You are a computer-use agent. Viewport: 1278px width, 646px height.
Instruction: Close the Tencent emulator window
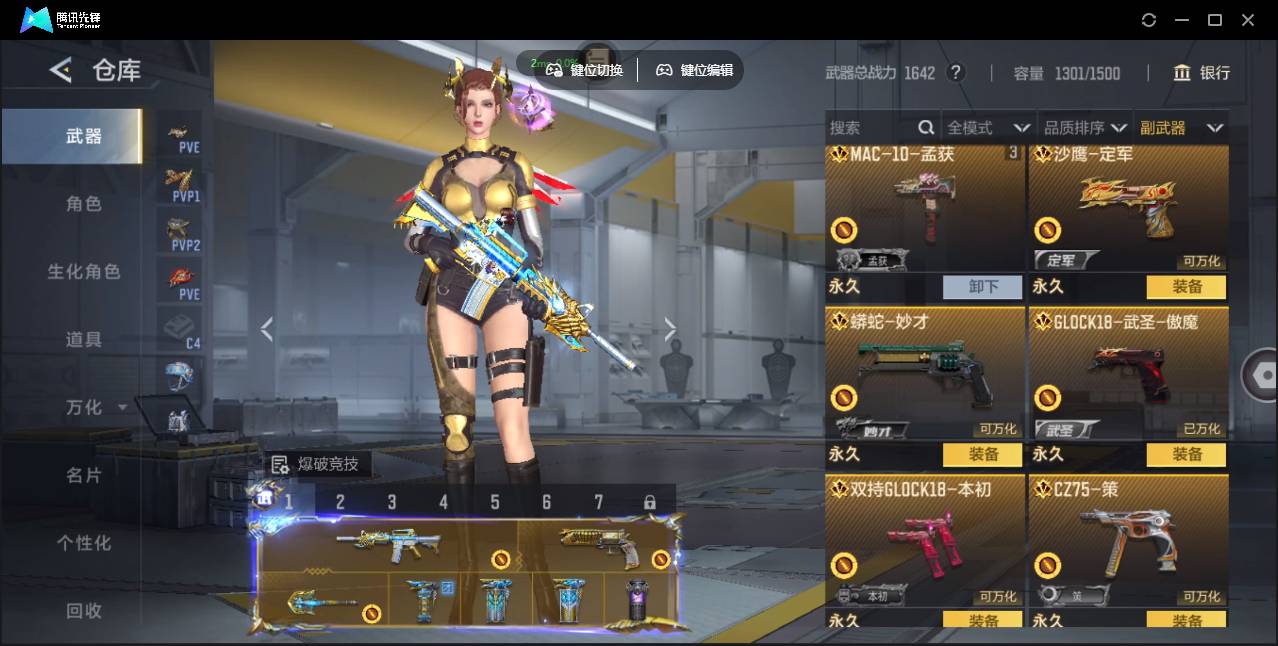[x=1248, y=20]
